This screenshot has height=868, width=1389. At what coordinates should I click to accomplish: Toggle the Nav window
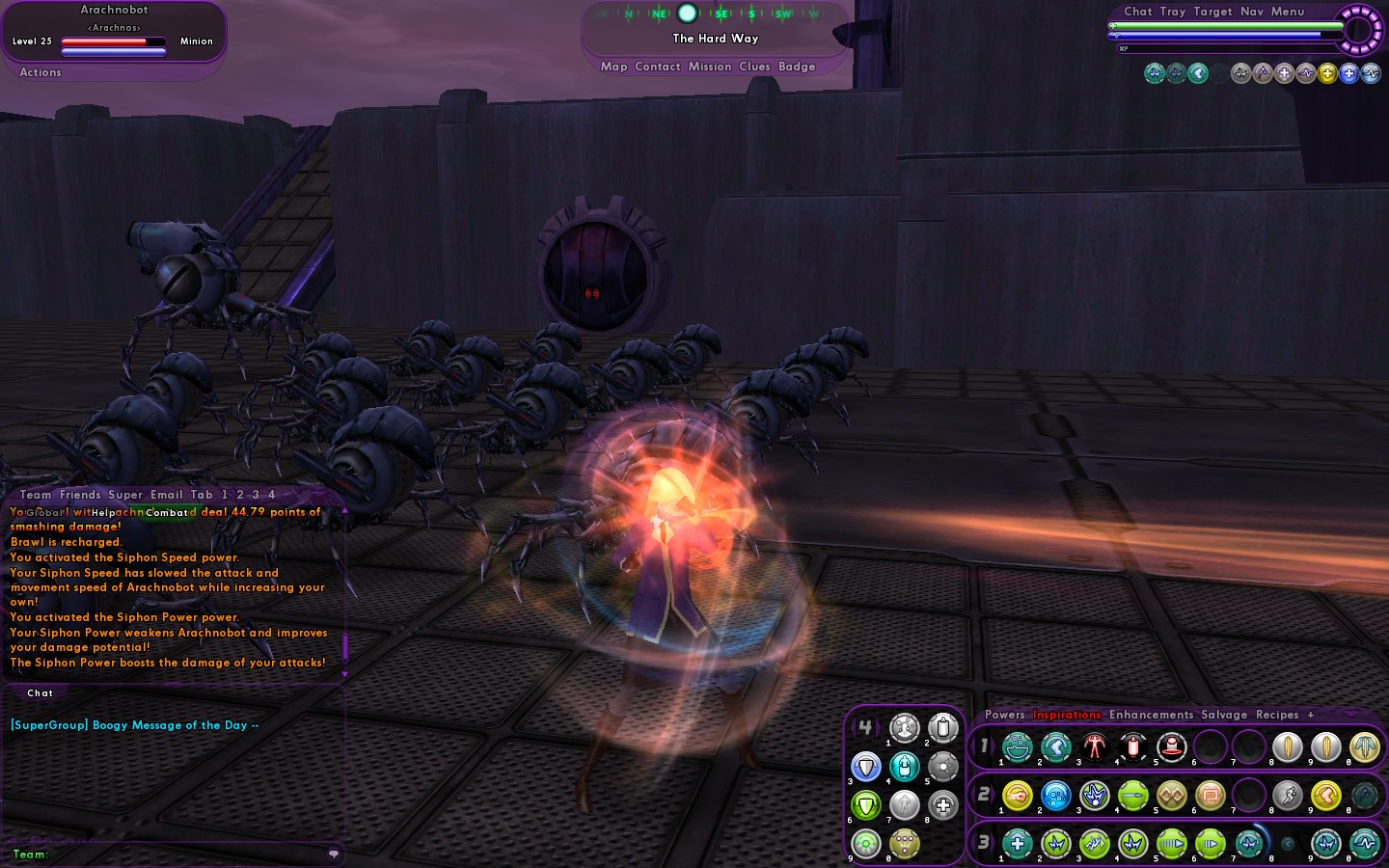(1252, 12)
